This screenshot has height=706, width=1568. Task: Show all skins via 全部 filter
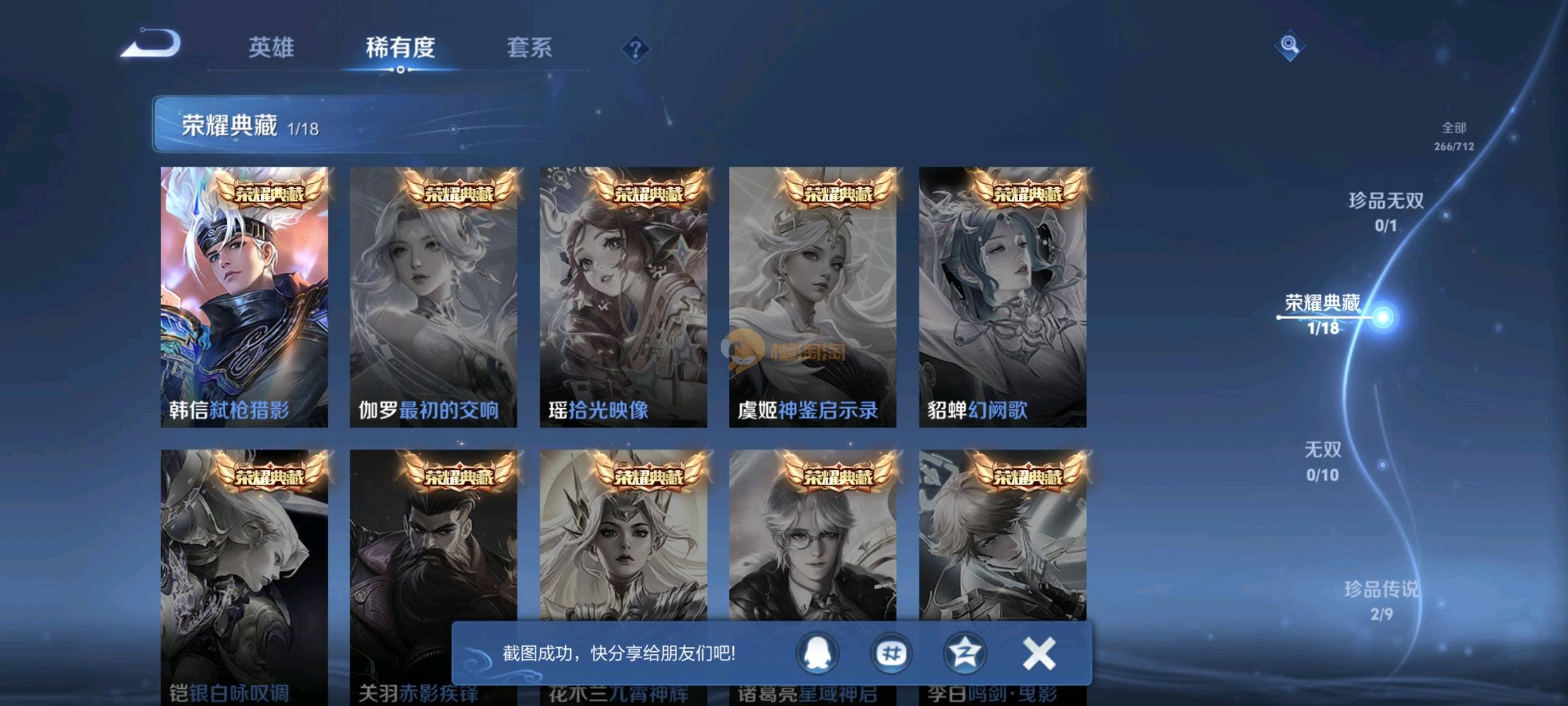tap(1454, 136)
